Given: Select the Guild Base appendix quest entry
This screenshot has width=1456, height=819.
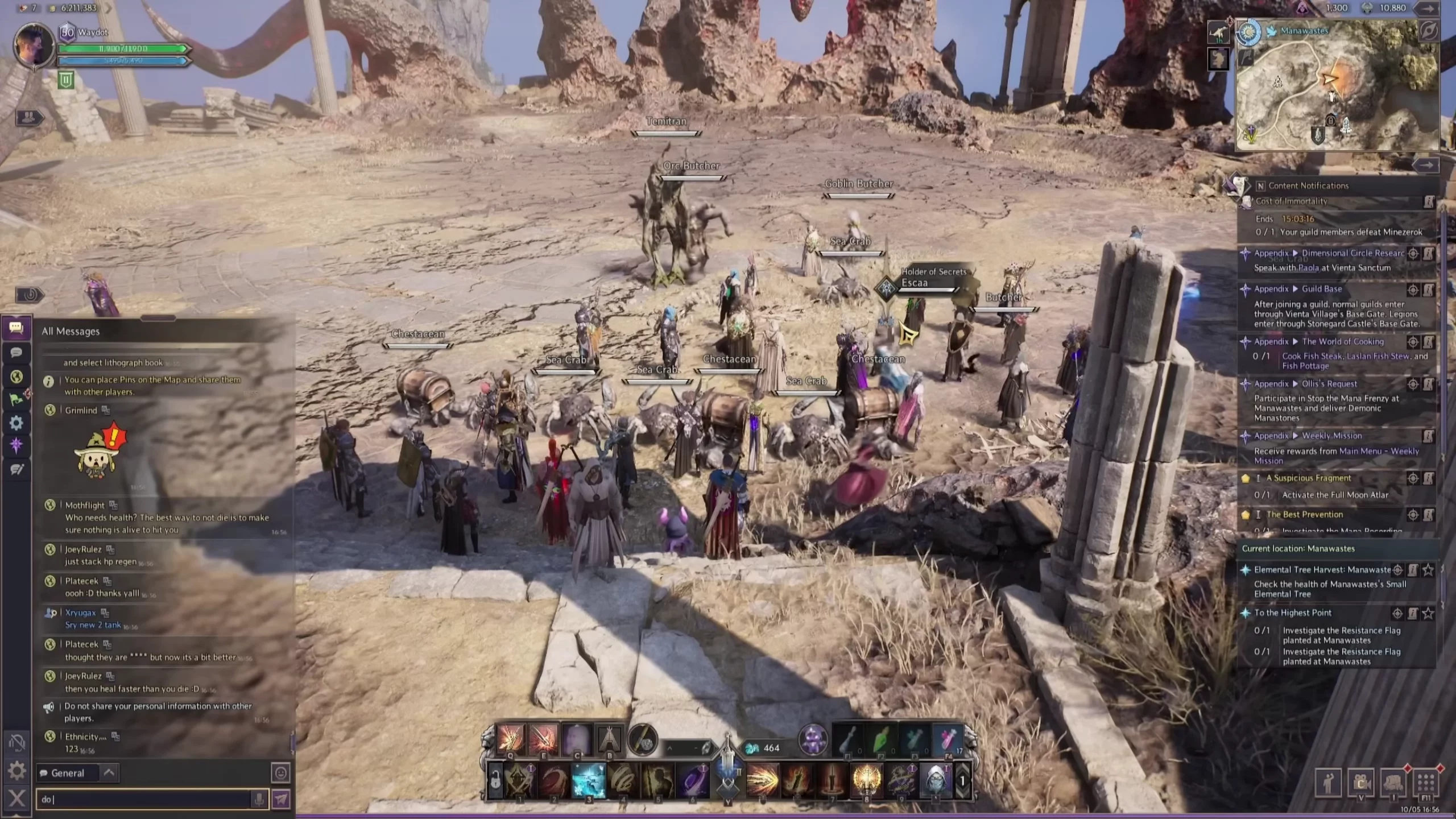Looking at the screenshot, I should (1321, 289).
